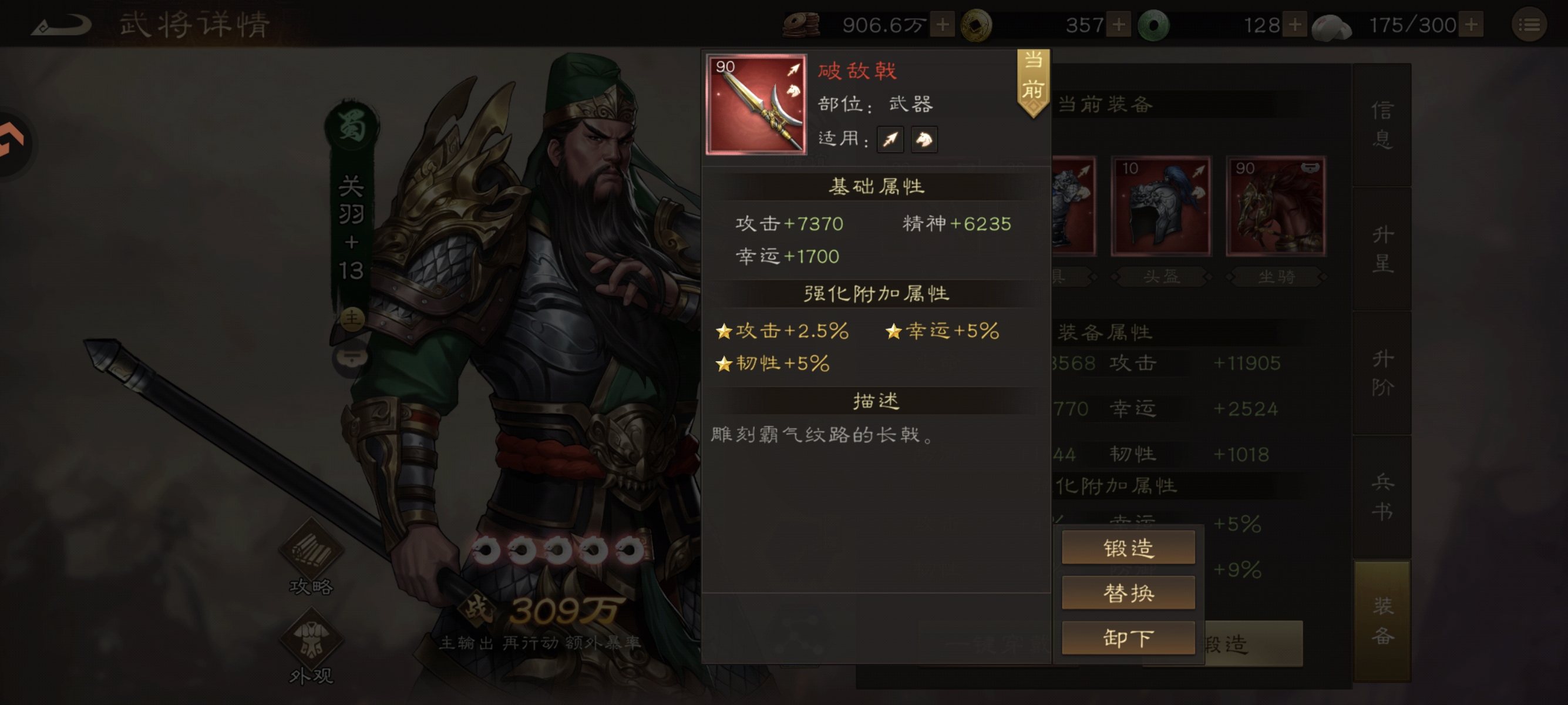1568x705 pixels.
Task: Toggle the bow suitability icon next to 适用
Action: pyautogui.click(x=890, y=139)
